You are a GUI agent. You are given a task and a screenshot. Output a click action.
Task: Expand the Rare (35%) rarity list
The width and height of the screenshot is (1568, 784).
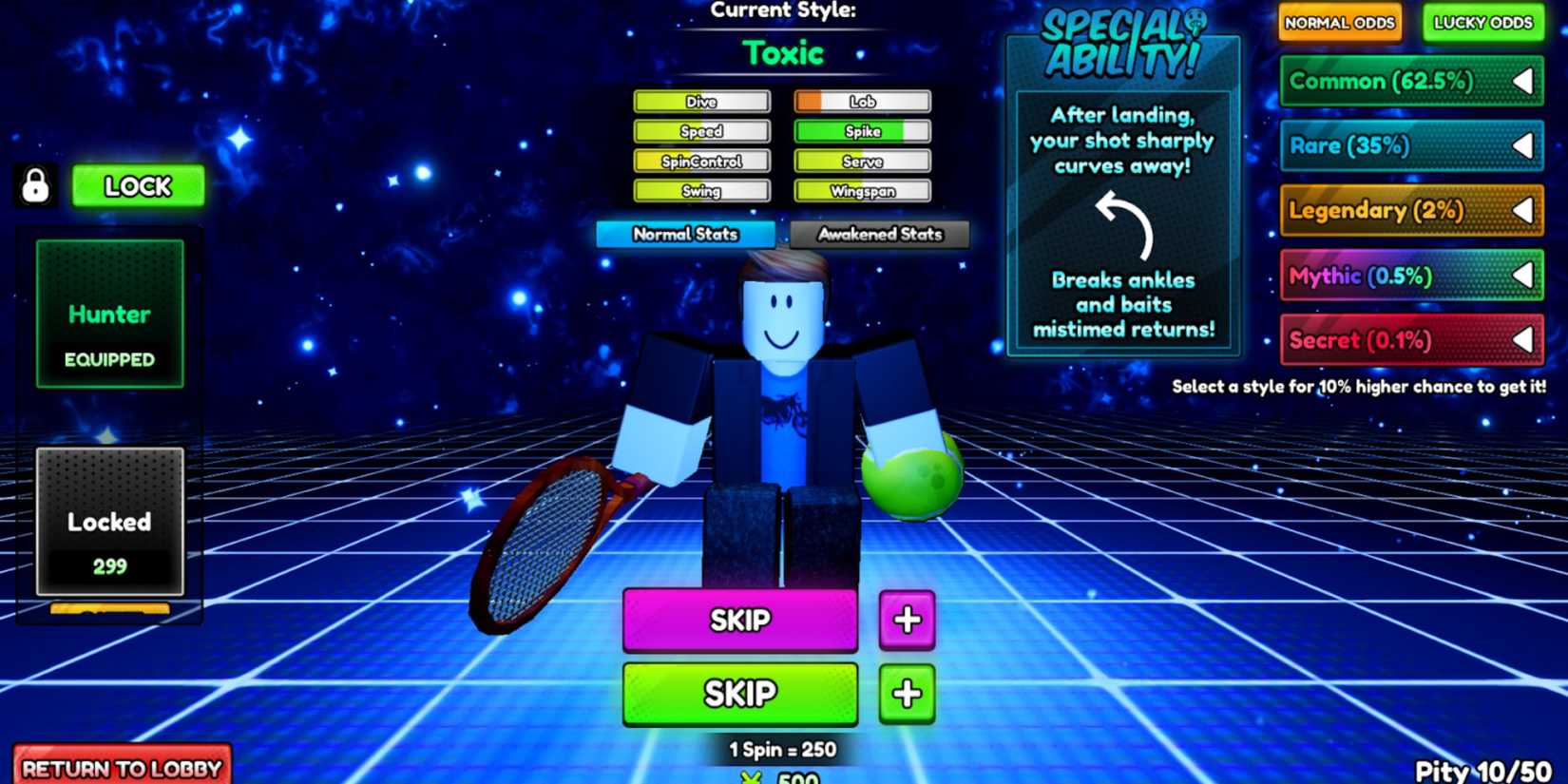[x=1525, y=146]
